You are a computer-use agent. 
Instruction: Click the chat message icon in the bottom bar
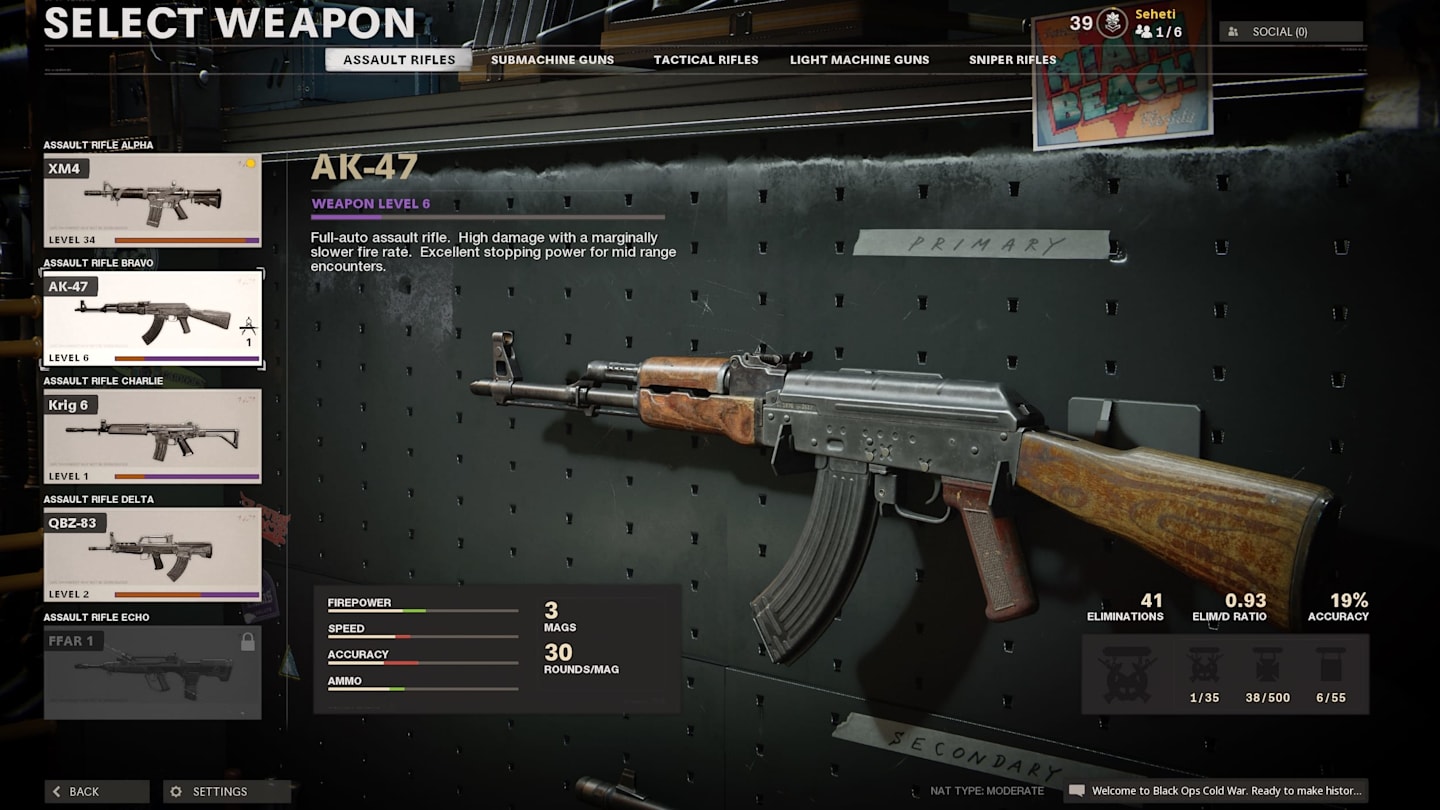click(1080, 791)
